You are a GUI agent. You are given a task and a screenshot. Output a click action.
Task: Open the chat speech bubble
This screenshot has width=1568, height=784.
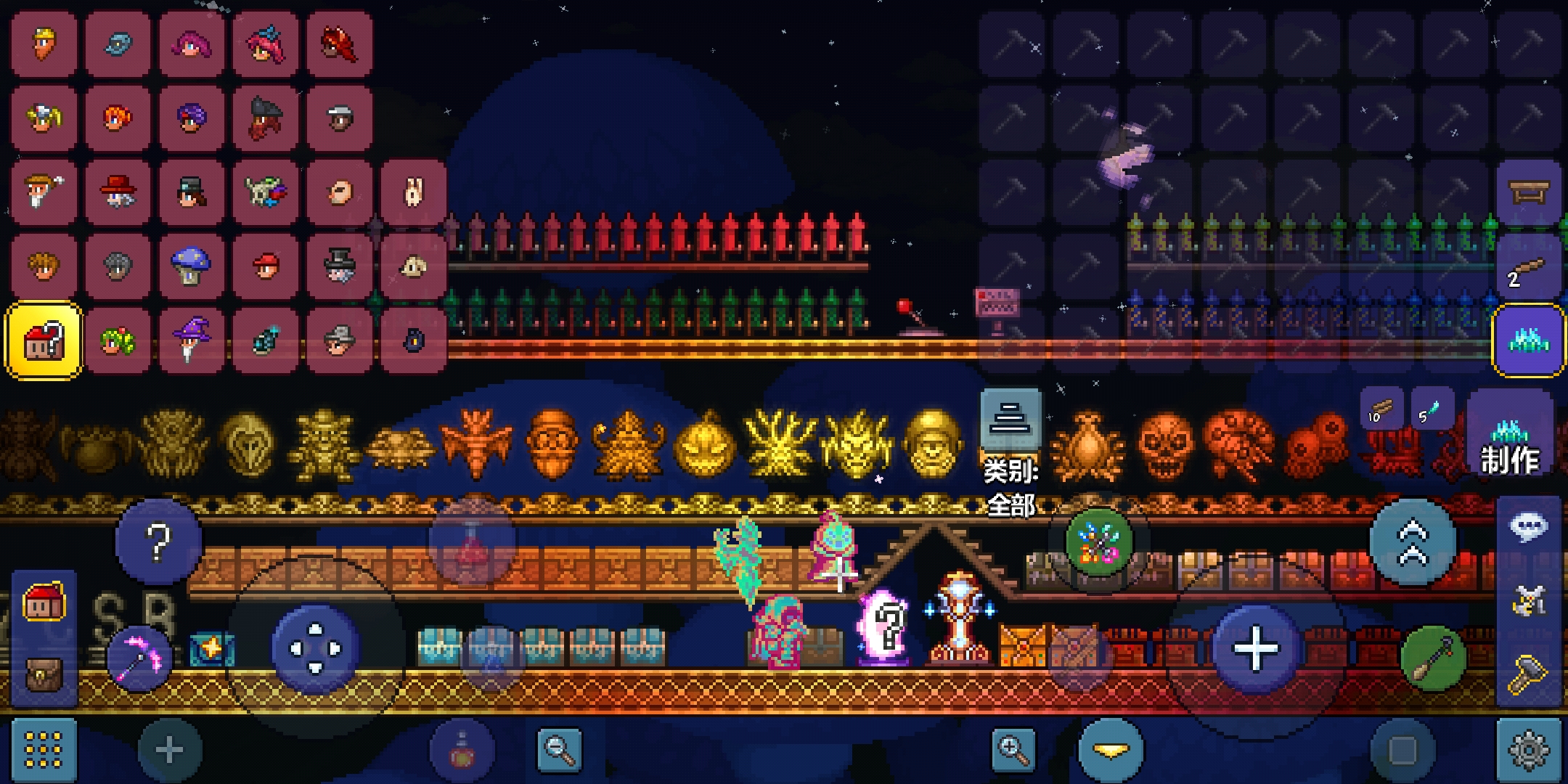(x=1529, y=527)
